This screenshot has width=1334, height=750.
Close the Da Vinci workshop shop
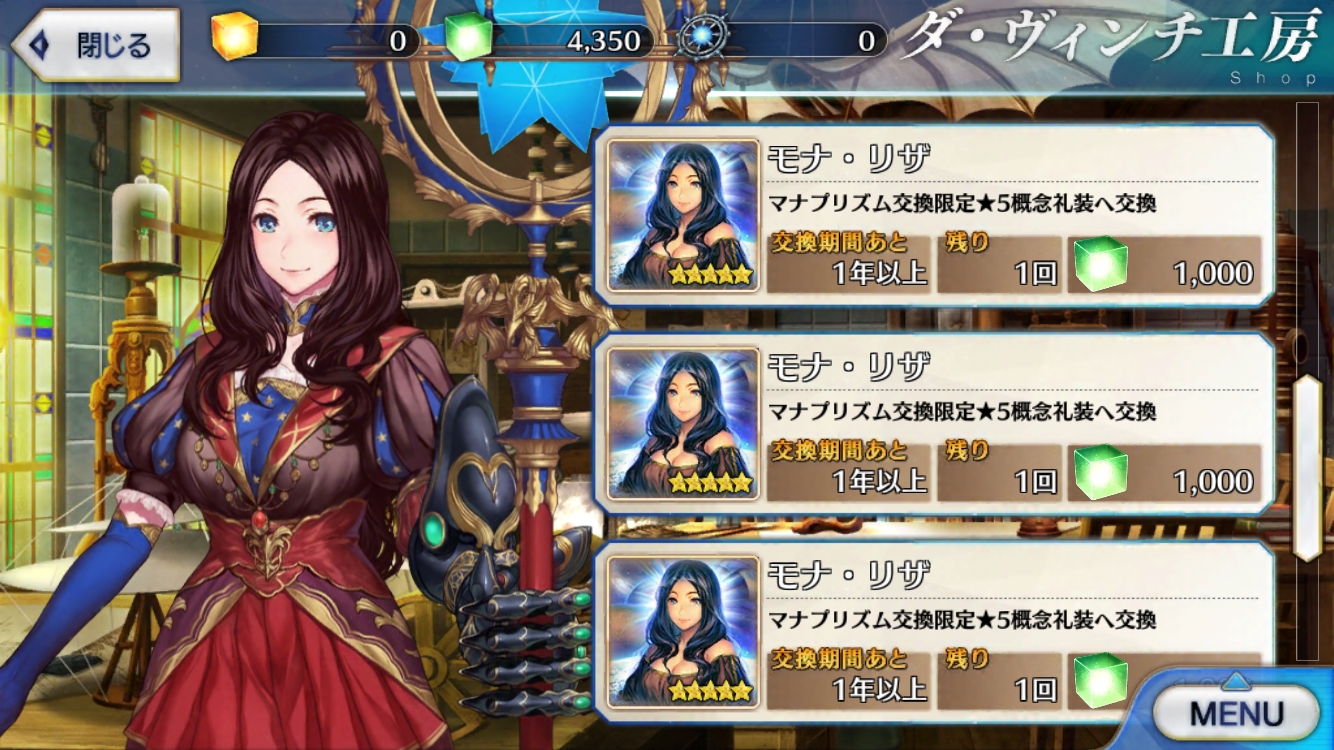point(96,45)
